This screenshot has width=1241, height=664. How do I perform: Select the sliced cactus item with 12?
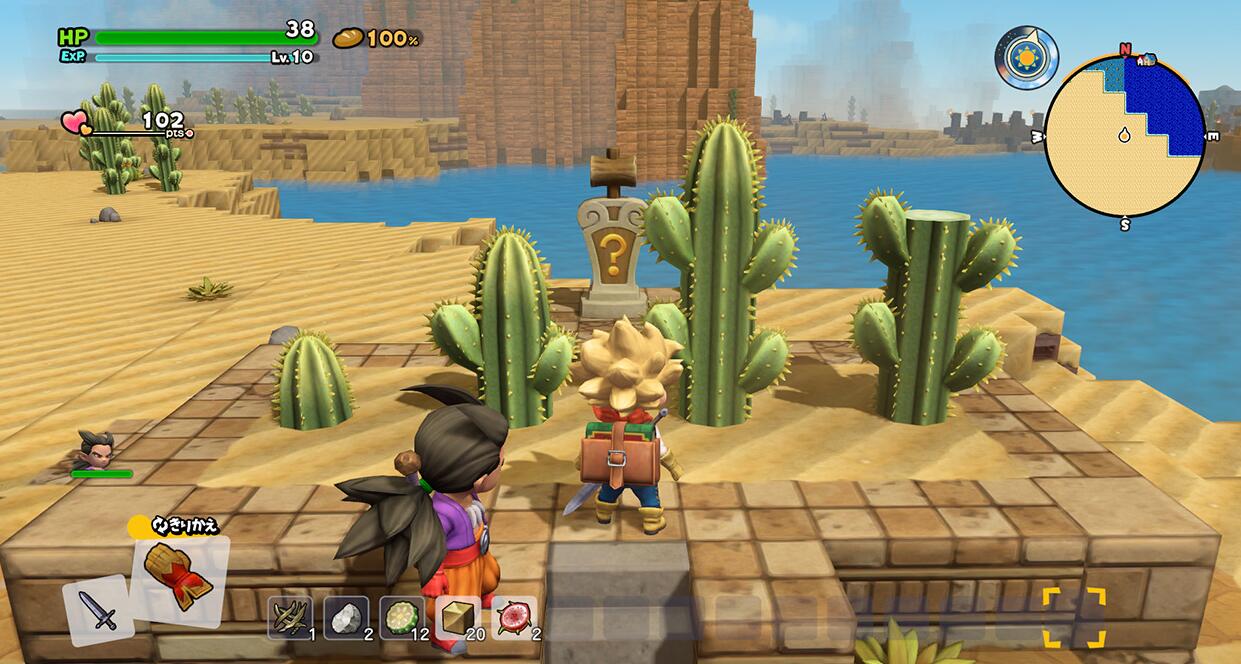[x=403, y=617]
